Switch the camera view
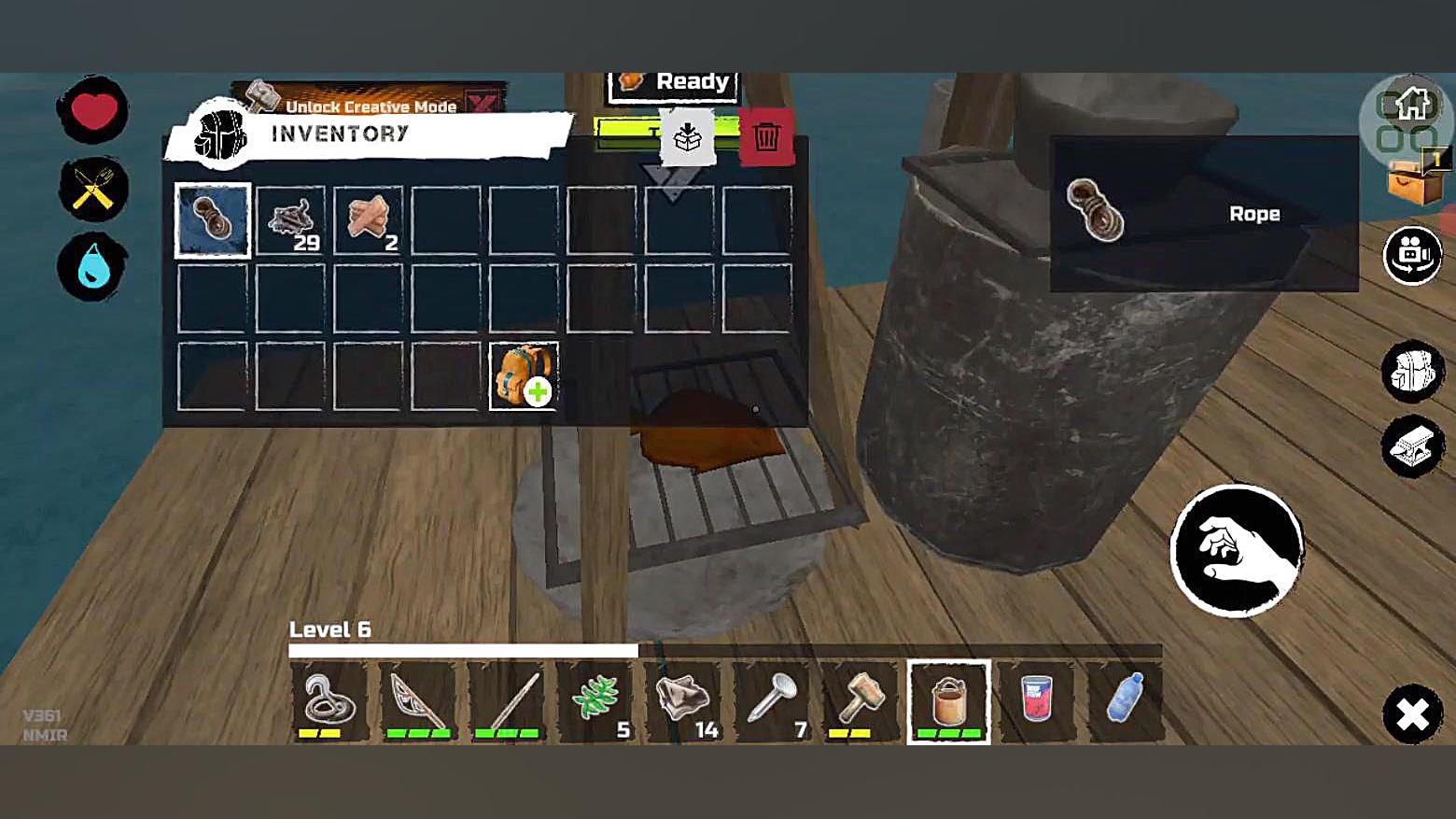The height and width of the screenshot is (819, 1456). pyautogui.click(x=1412, y=254)
